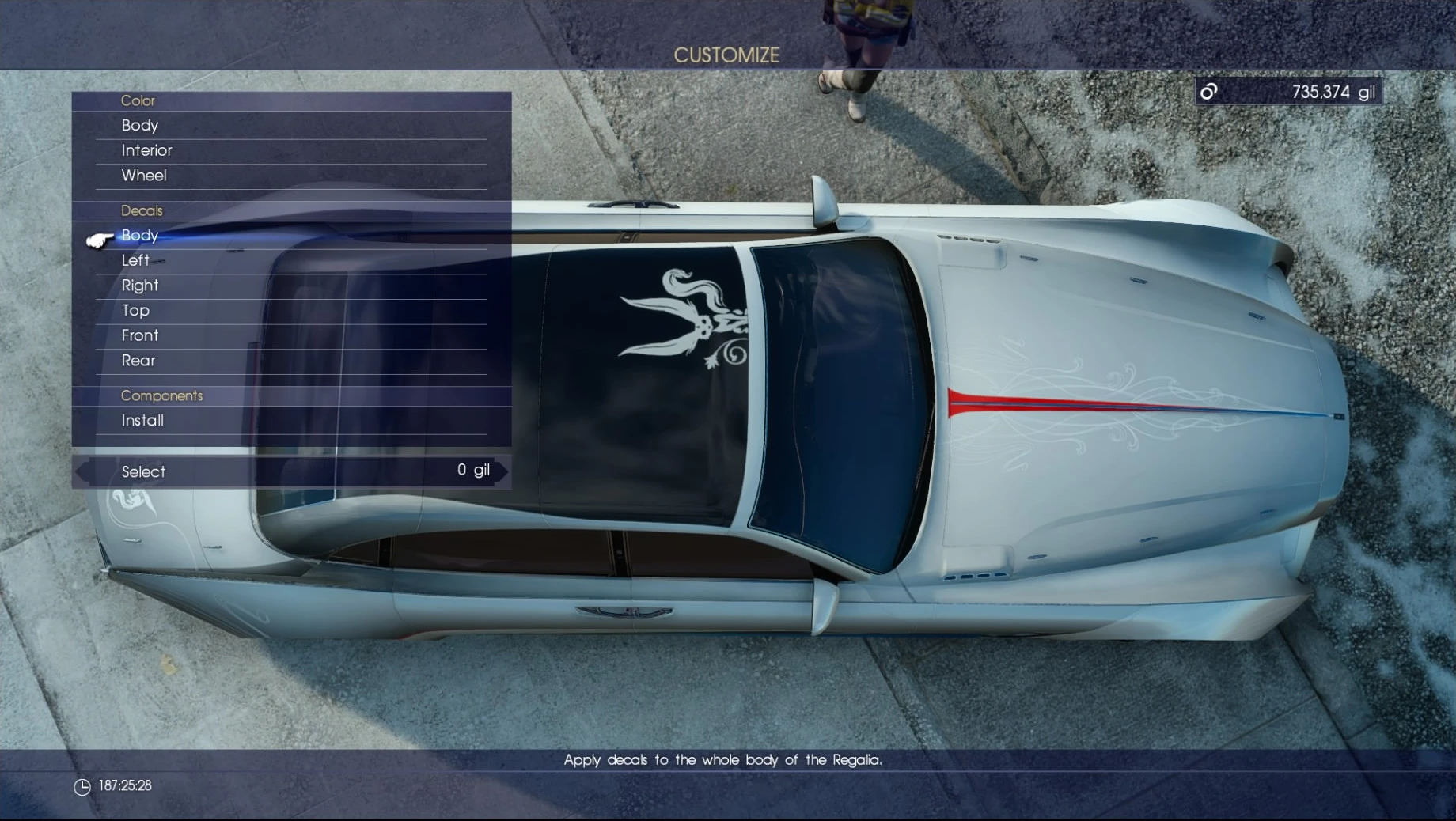Click the pointing hand cursor icon
The height and width of the screenshot is (821, 1456).
tap(97, 240)
